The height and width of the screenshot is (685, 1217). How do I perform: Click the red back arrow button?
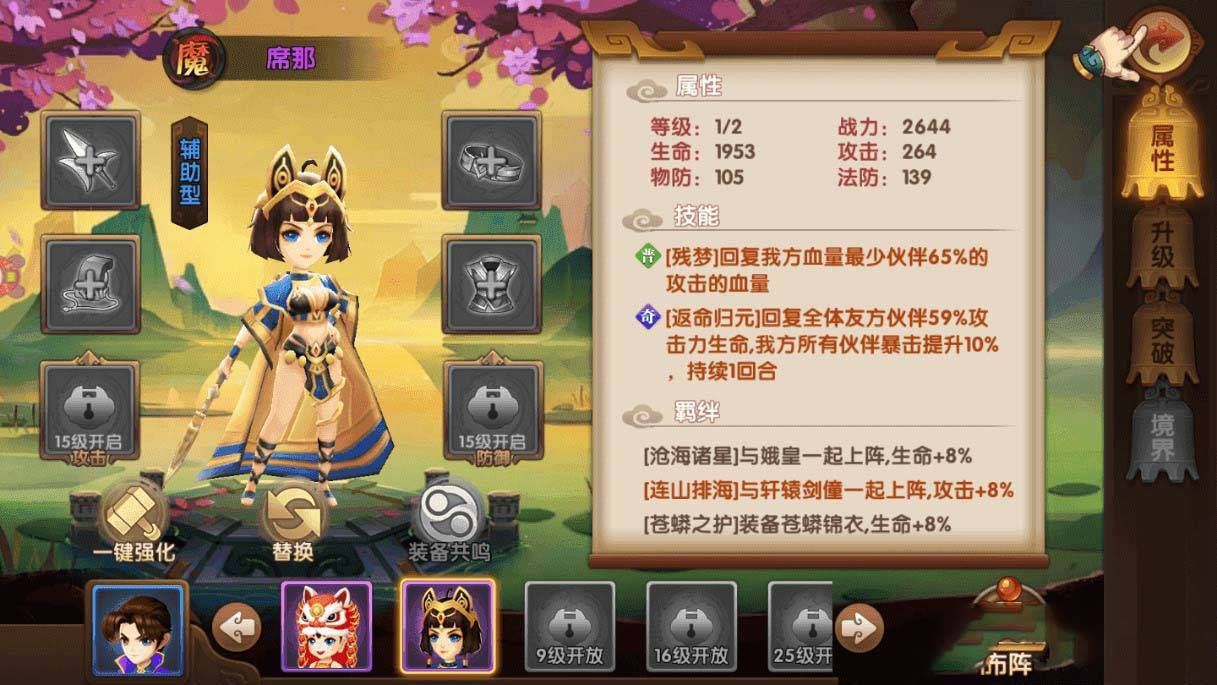coord(1164,43)
